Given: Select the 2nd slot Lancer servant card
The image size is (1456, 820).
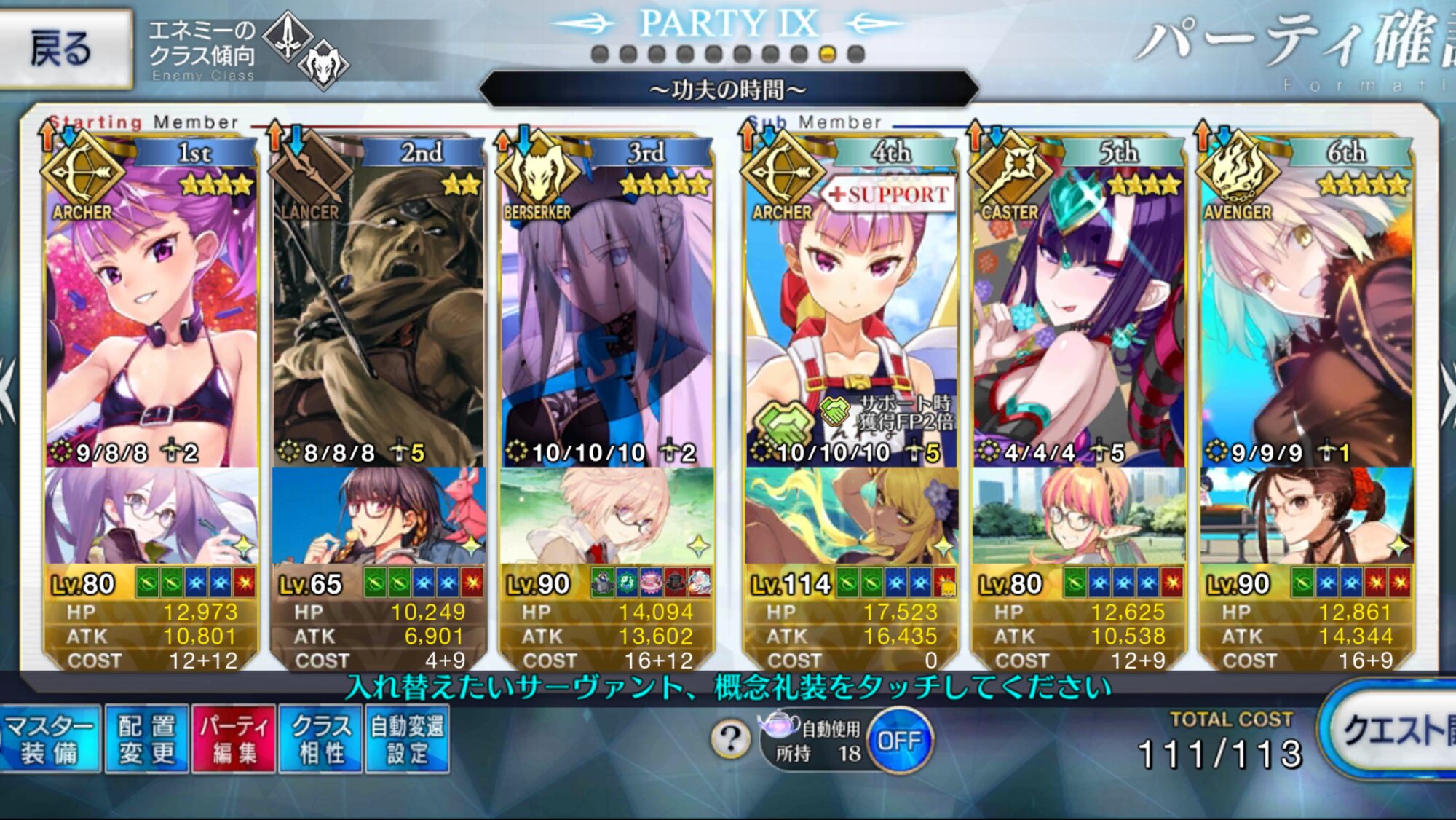Looking at the screenshot, I should click(x=377, y=313).
